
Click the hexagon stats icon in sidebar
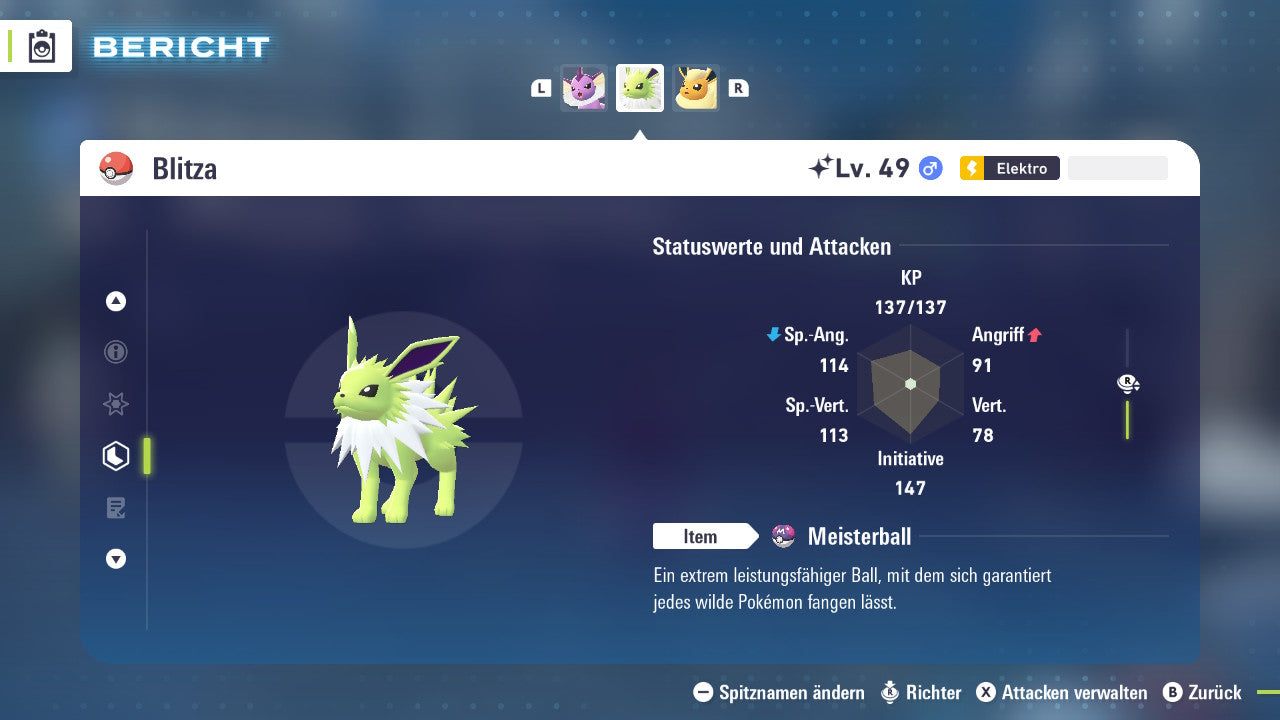(115, 455)
